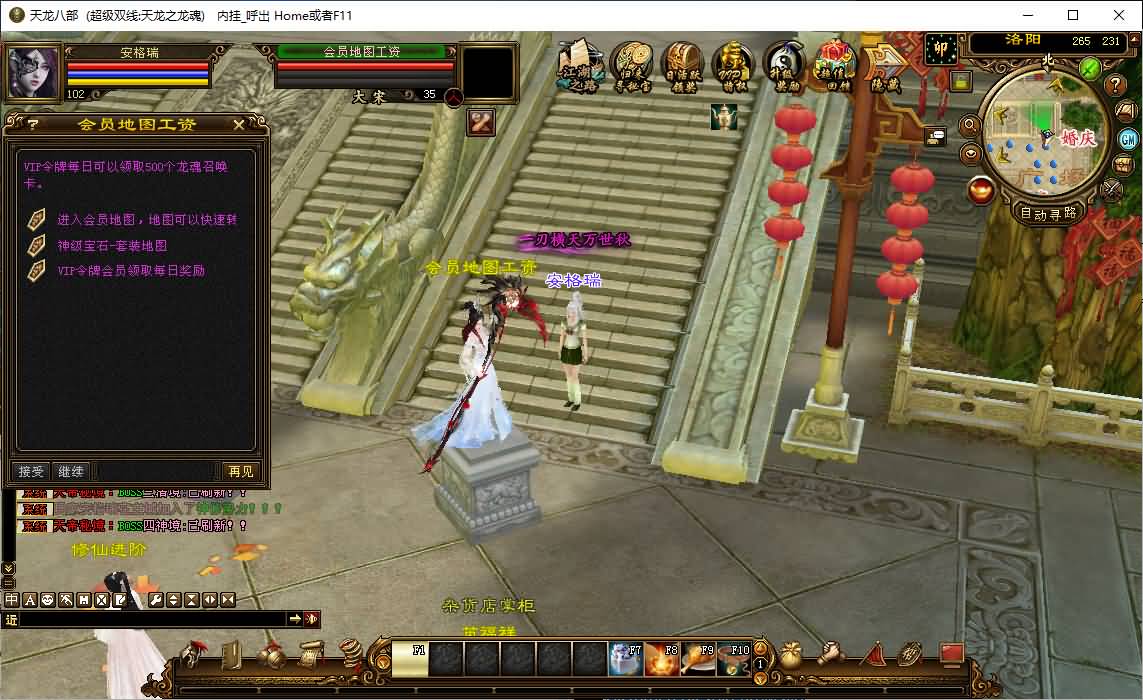Image resolution: width=1143 pixels, height=700 pixels.
Task: Open the GM help button
Action: (1128, 139)
